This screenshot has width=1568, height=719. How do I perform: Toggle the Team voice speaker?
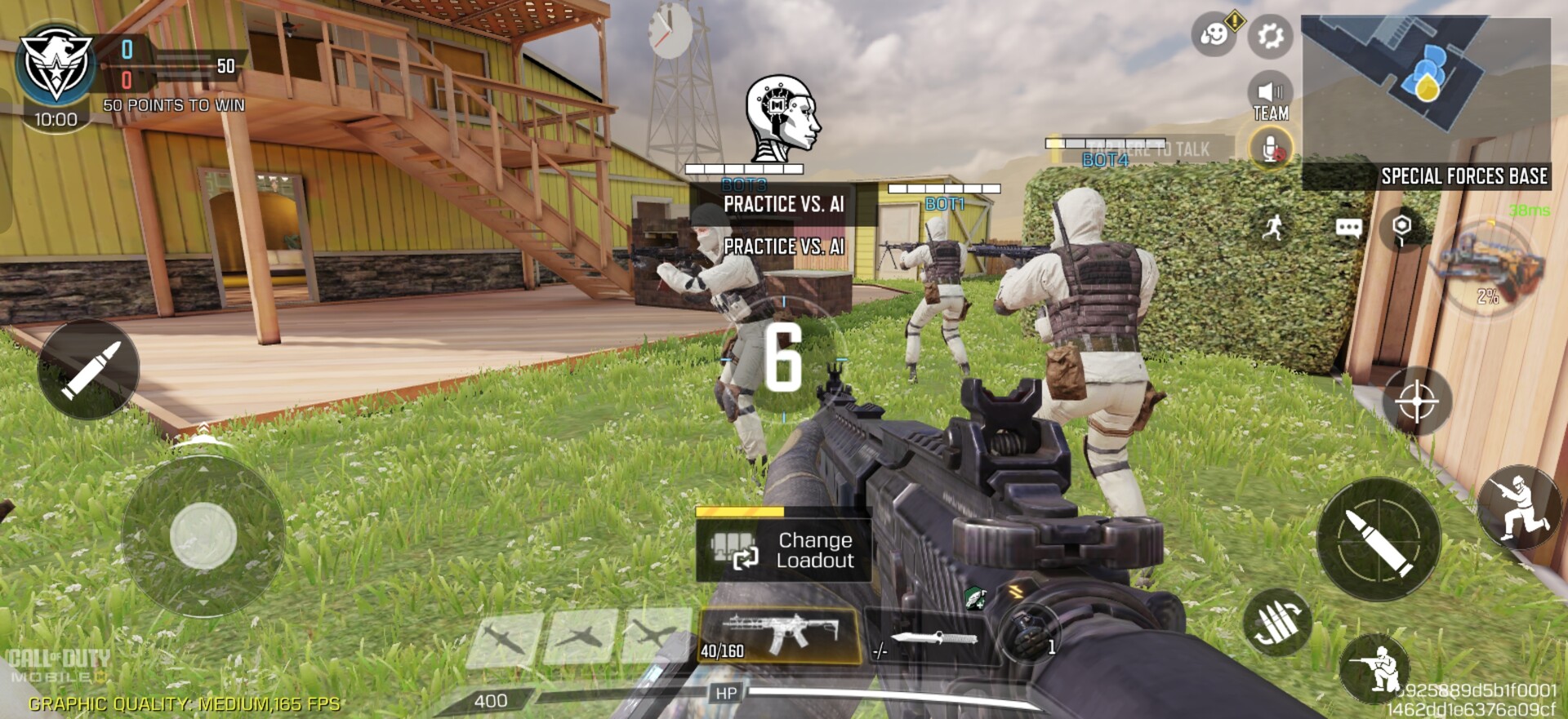(1270, 100)
